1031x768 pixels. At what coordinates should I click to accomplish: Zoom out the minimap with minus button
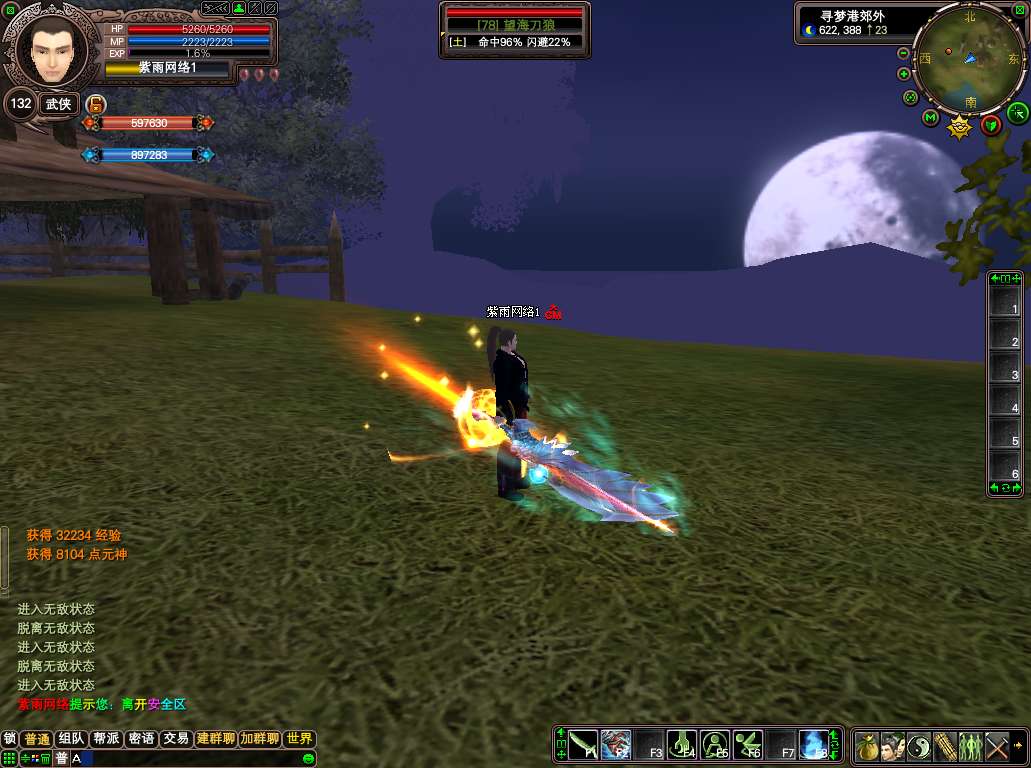coord(904,53)
